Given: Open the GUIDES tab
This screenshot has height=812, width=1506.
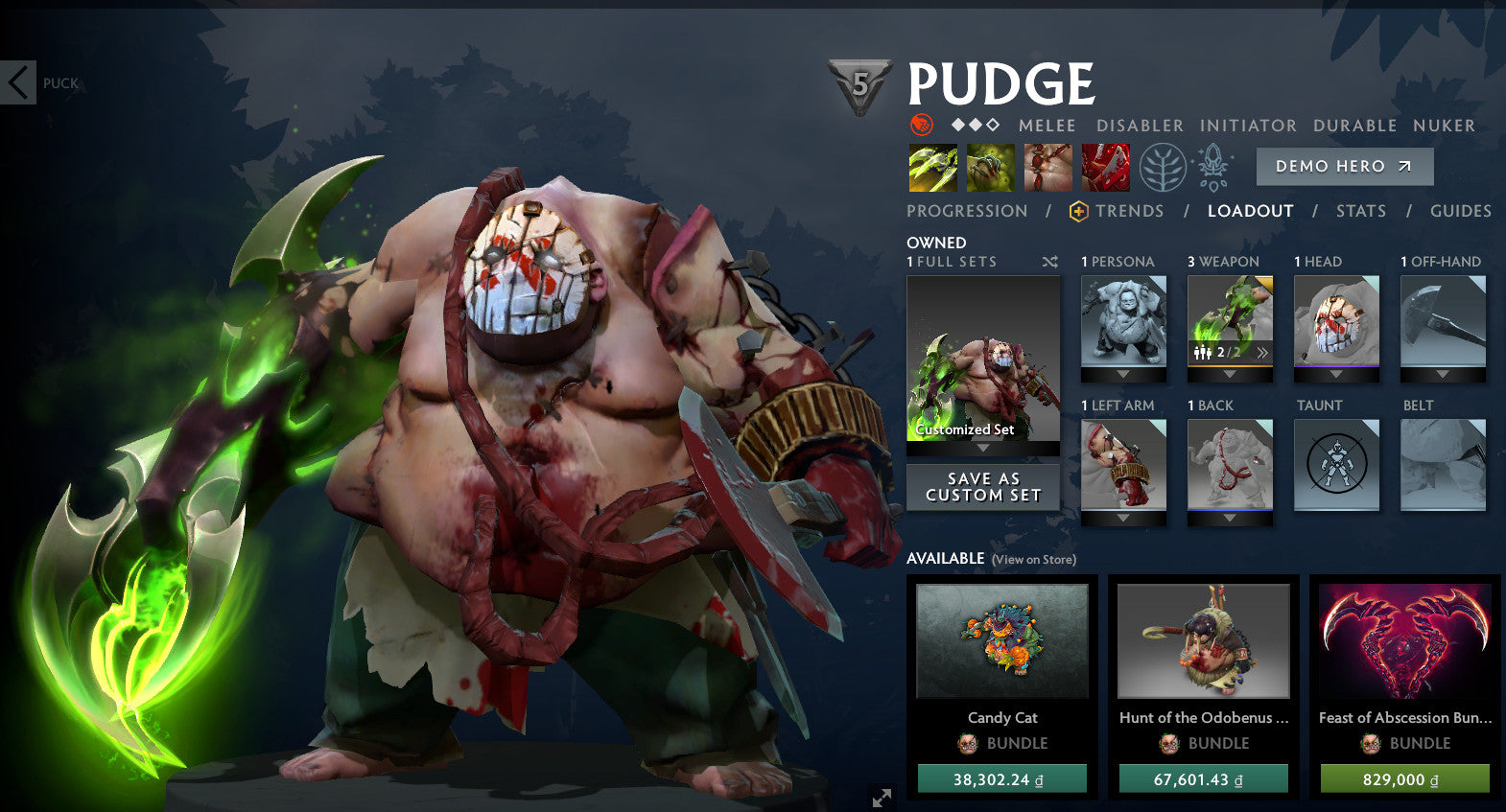Looking at the screenshot, I should pos(1460,211).
